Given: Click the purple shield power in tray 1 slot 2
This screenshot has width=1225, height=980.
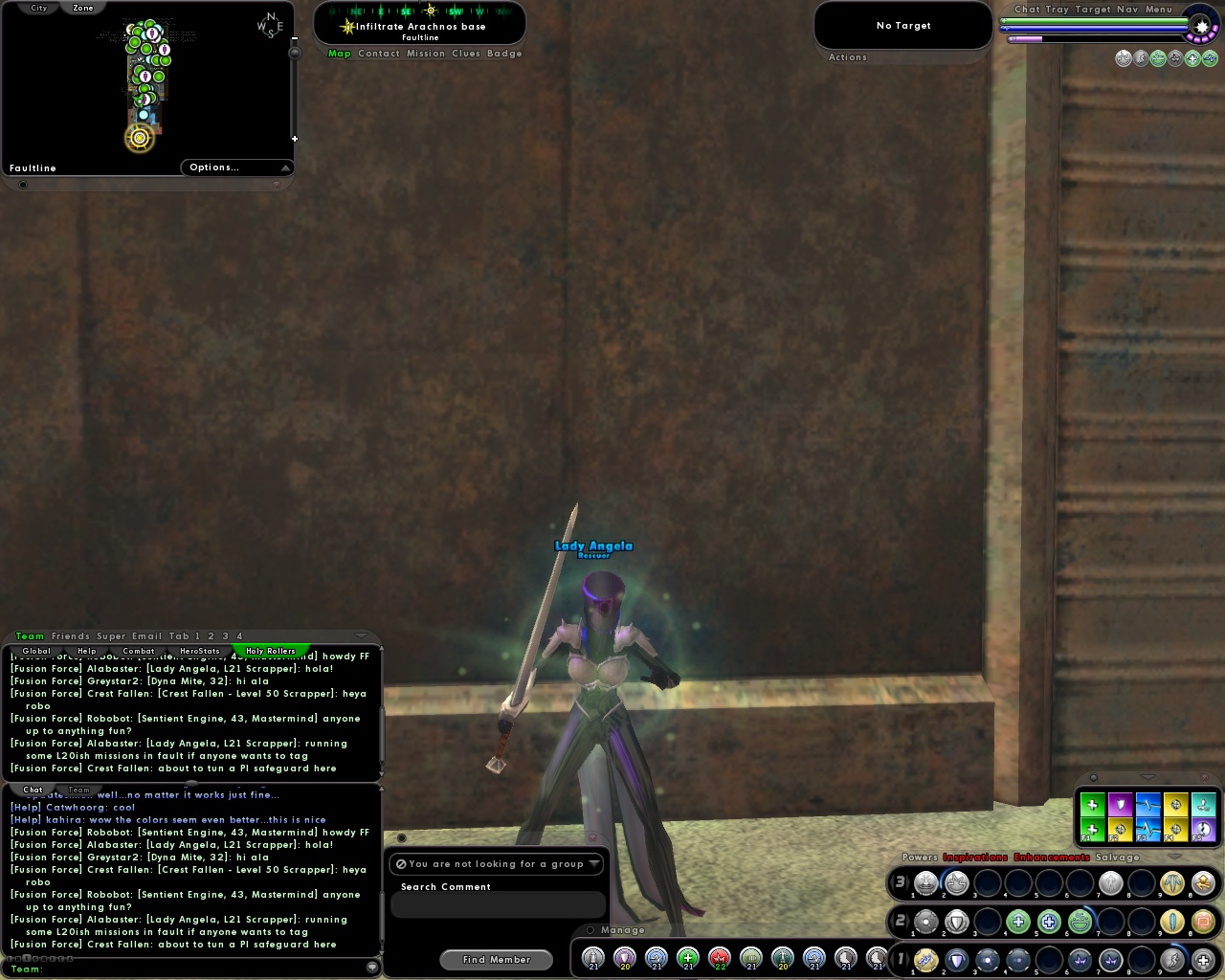Looking at the screenshot, I should [x=957, y=959].
